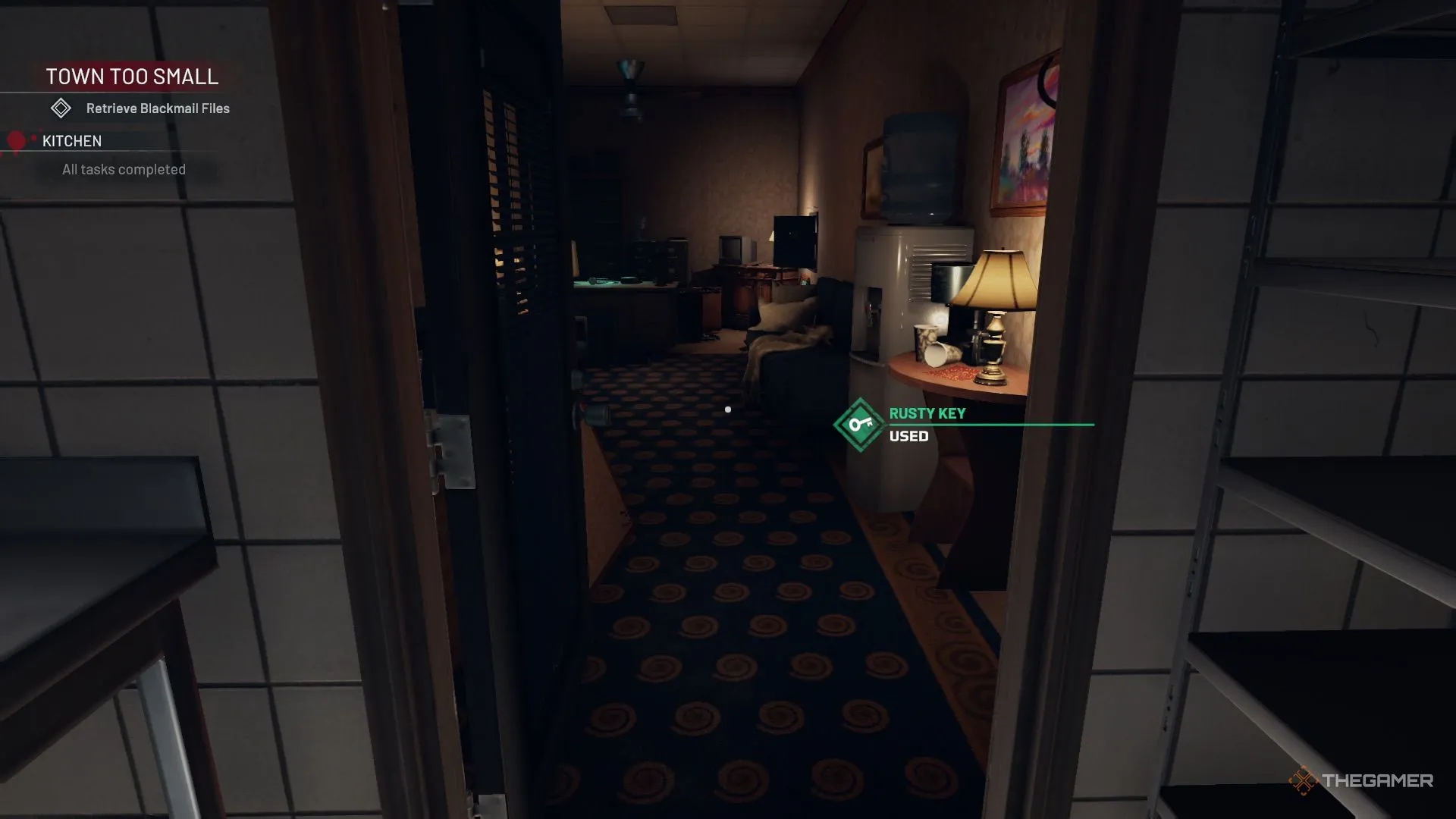Click the TheGamer watermark logo
This screenshot has height=819, width=1456.
[x=1360, y=780]
